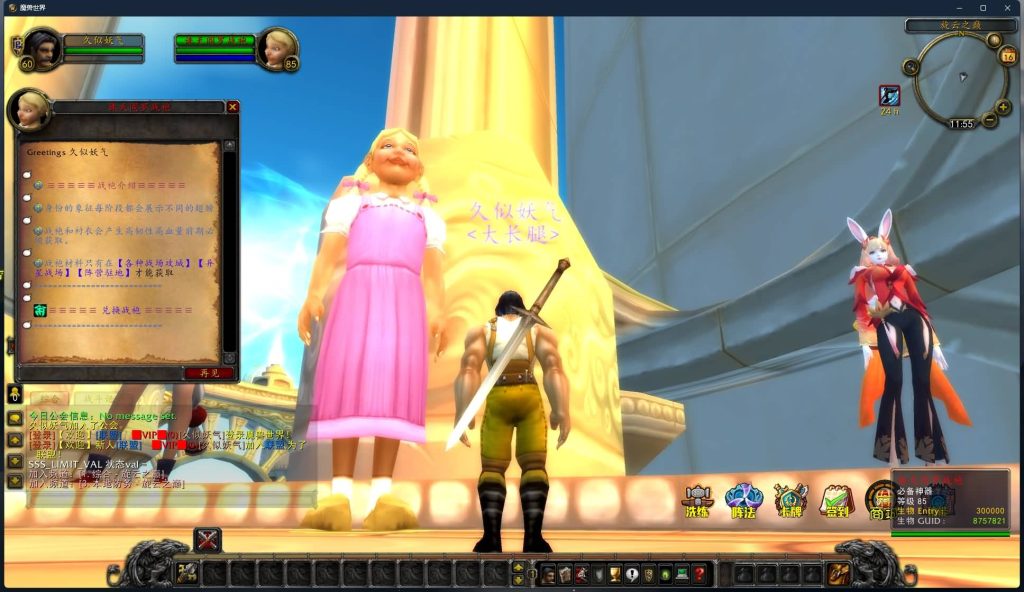Click the crossed-out red action button
This screenshot has width=1024, height=592.
tap(207, 540)
